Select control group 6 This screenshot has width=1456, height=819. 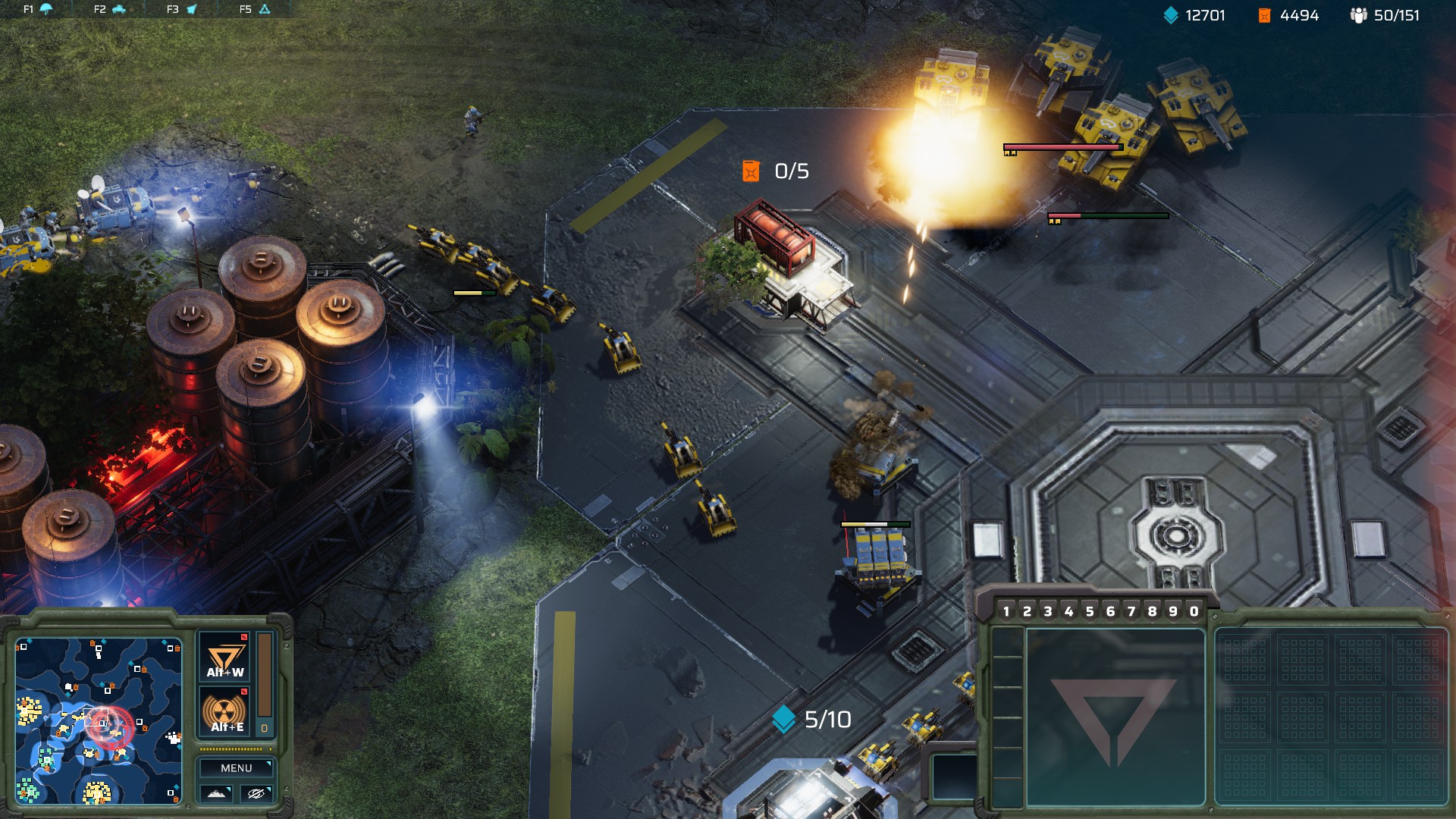(x=1111, y=611)
